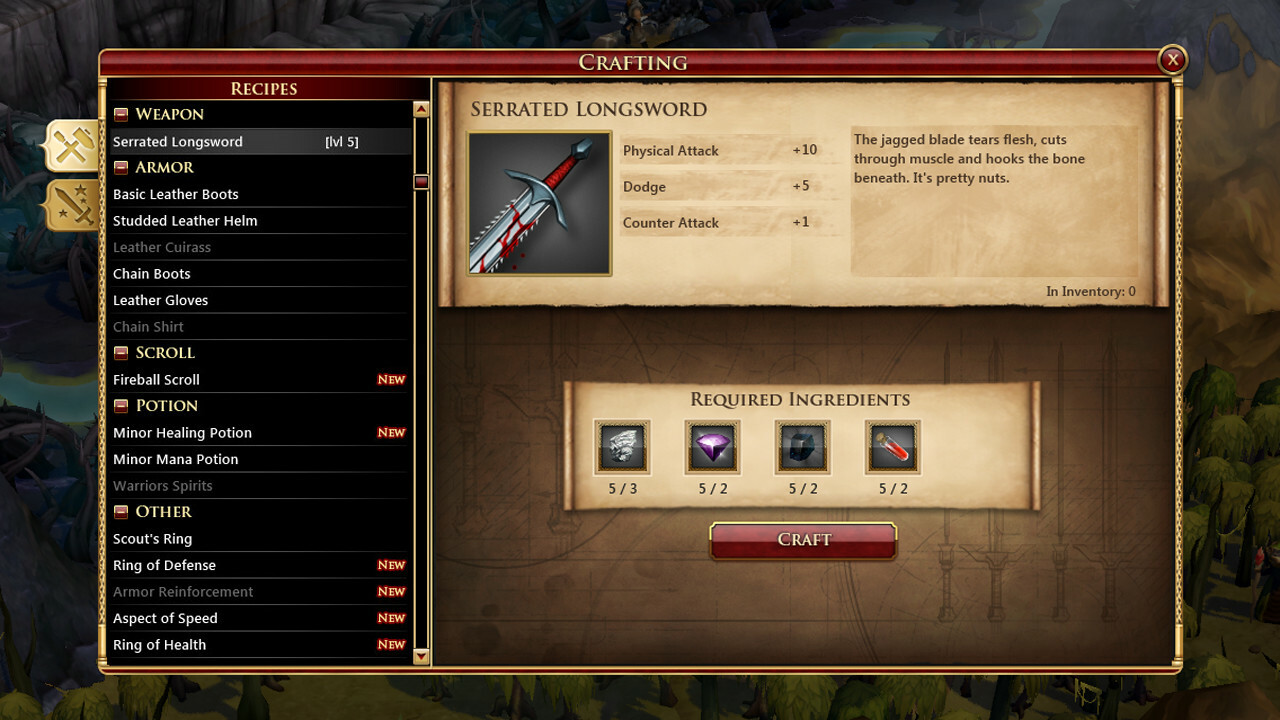Screen dimensions: 1280x720
Task: Select the purple gem ingredient icon
Action: click(x=712, y=447)
